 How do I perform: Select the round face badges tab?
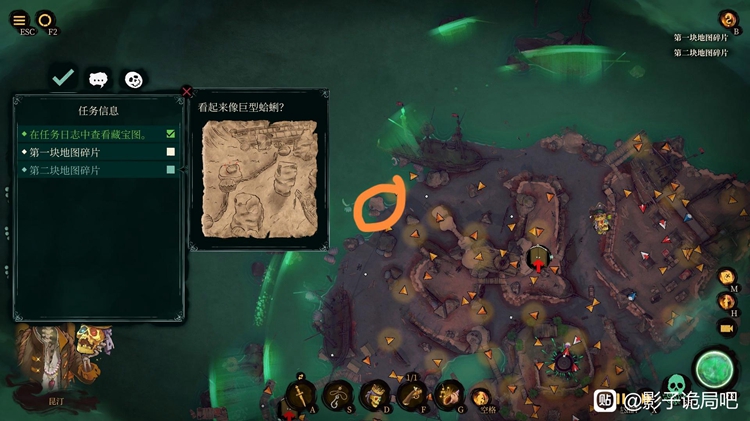click(x=133, y=79)
